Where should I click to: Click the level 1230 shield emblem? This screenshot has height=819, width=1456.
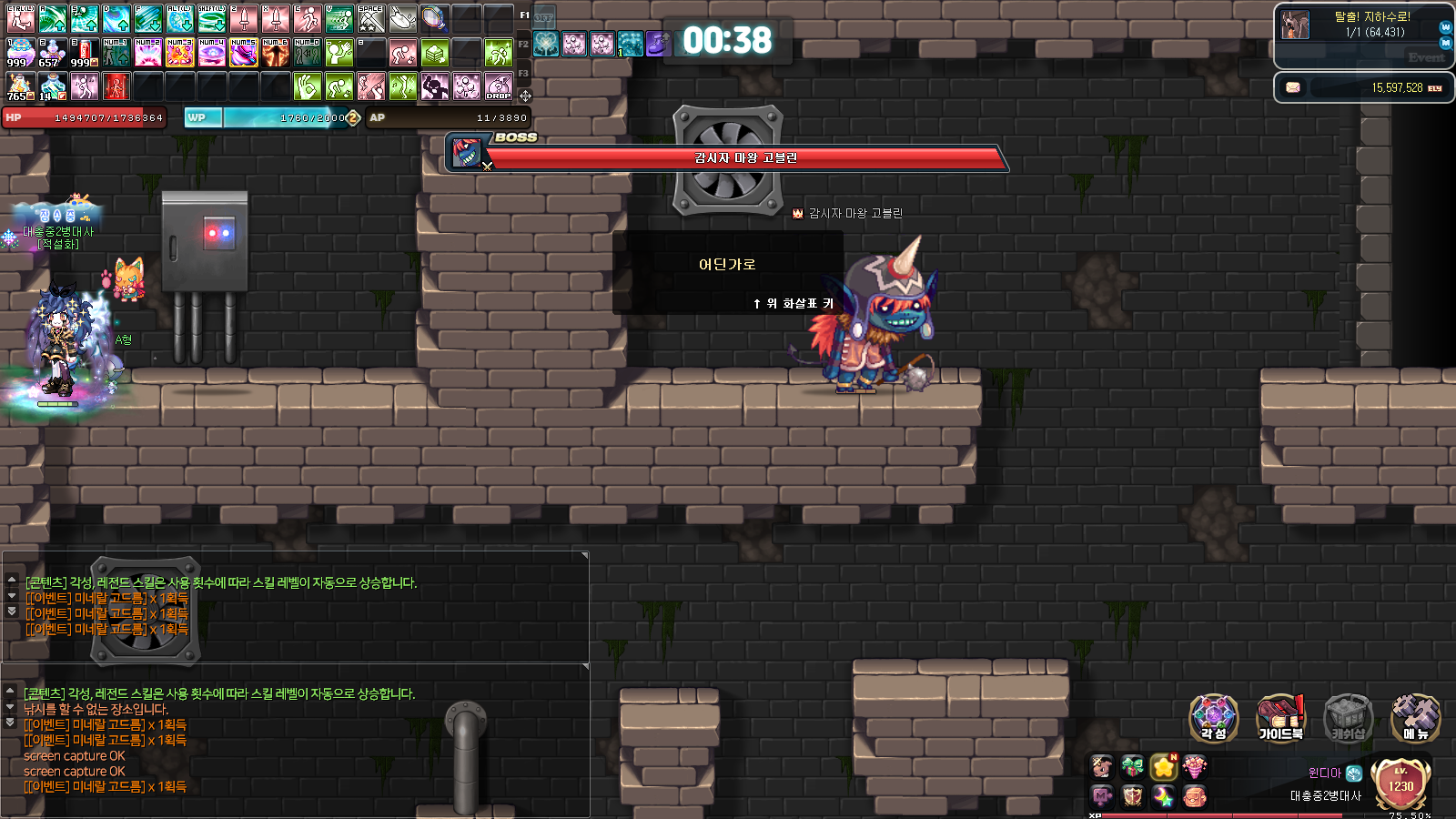coord(1400,784)
